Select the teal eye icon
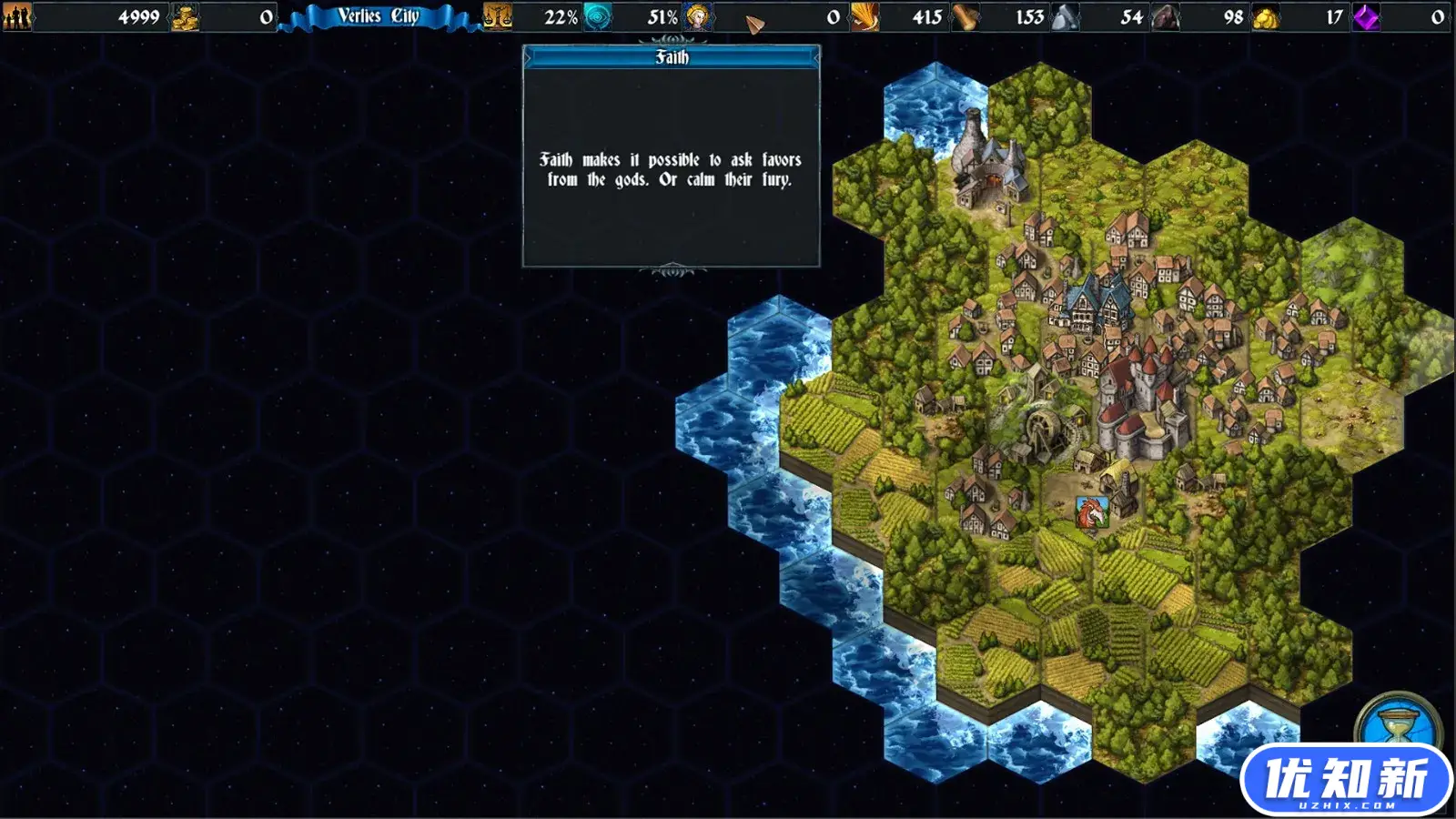1456x819 pixels. click(x=598, y=16)
